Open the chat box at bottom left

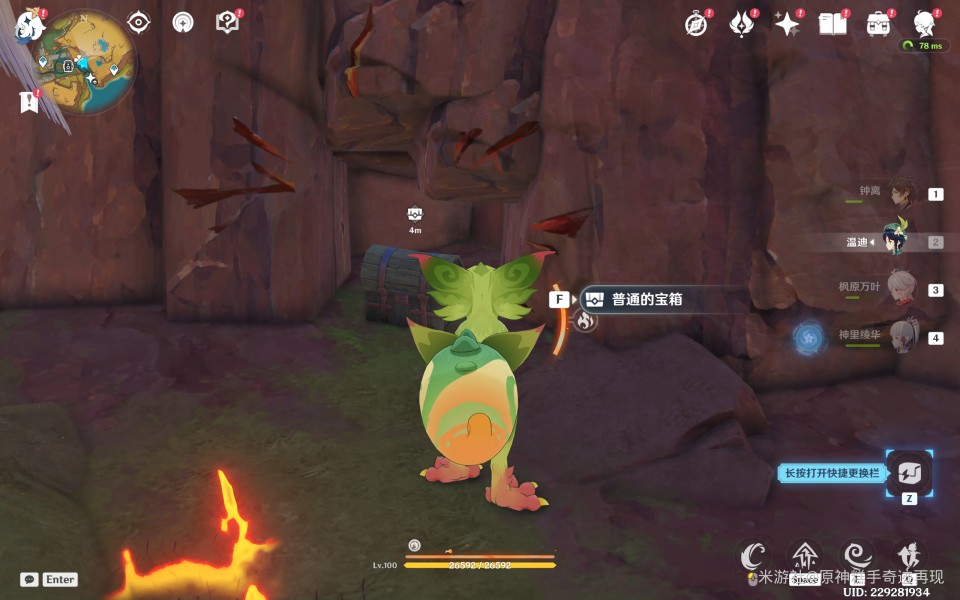click(x=49, y=579)
